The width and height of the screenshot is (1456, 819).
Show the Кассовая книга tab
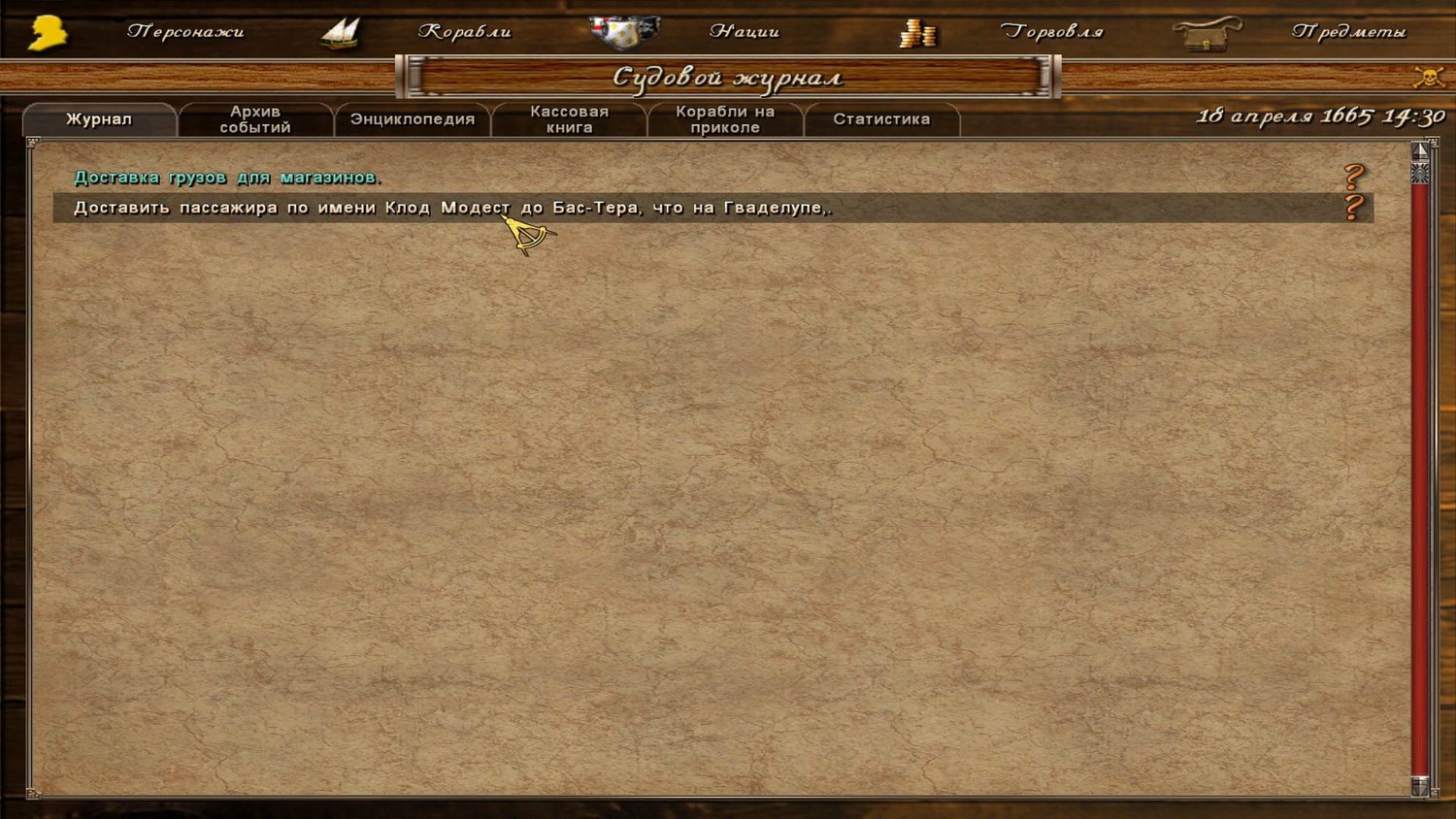570,119
